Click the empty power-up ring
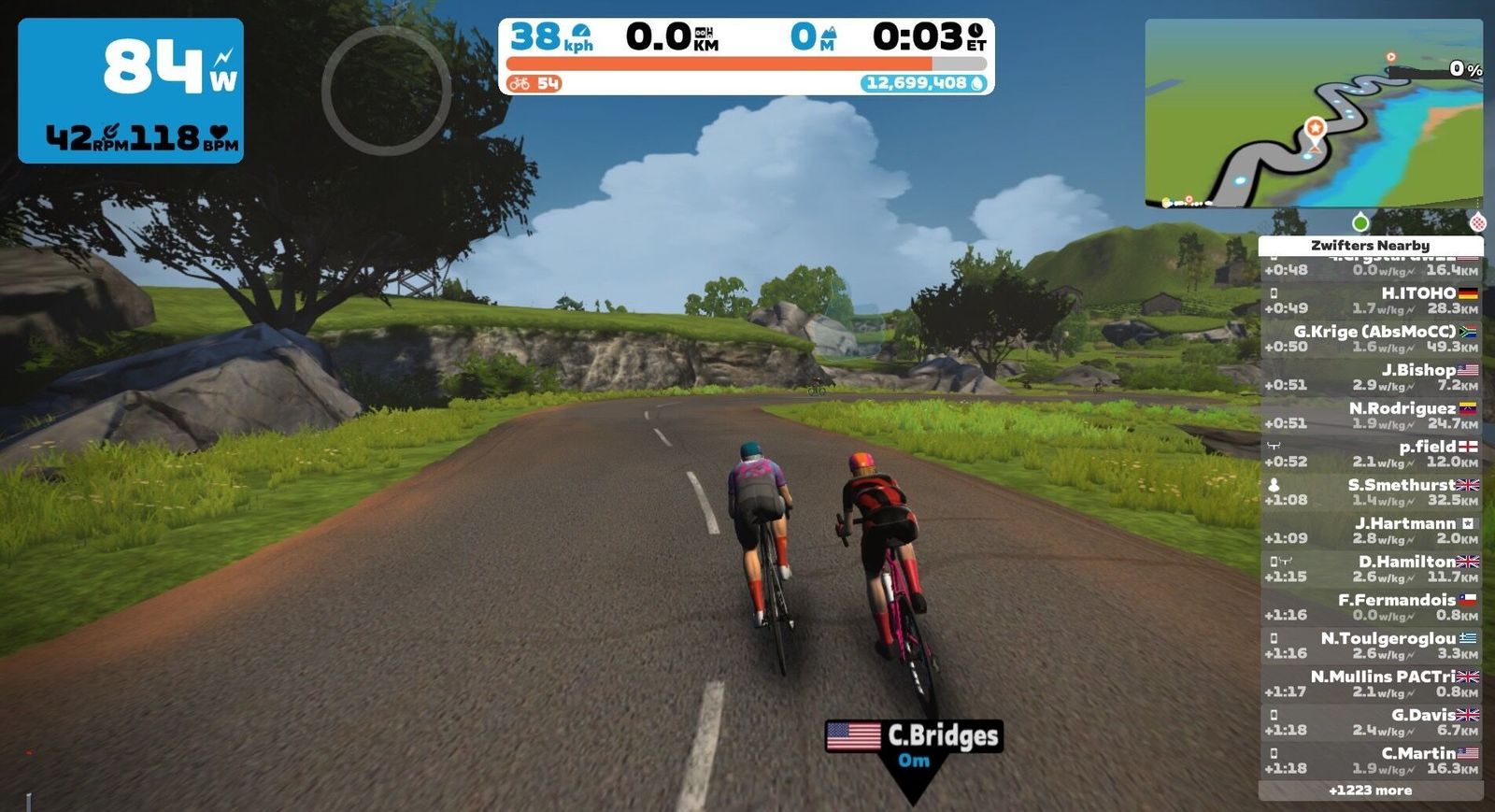This screenshot has width=1495, height=812. coord(386,90)
